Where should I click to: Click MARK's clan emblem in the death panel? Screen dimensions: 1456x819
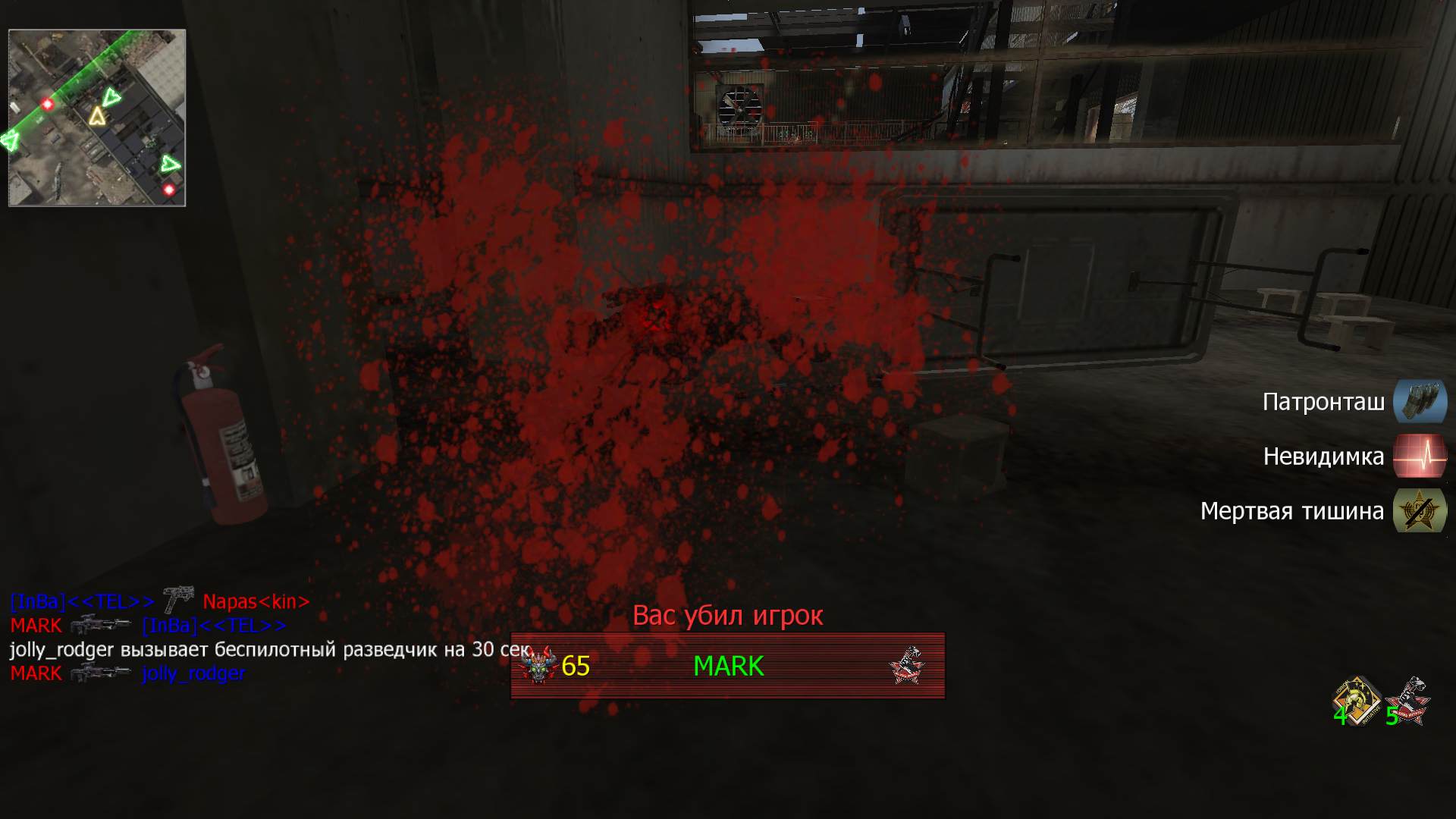[x=908, y=664]
